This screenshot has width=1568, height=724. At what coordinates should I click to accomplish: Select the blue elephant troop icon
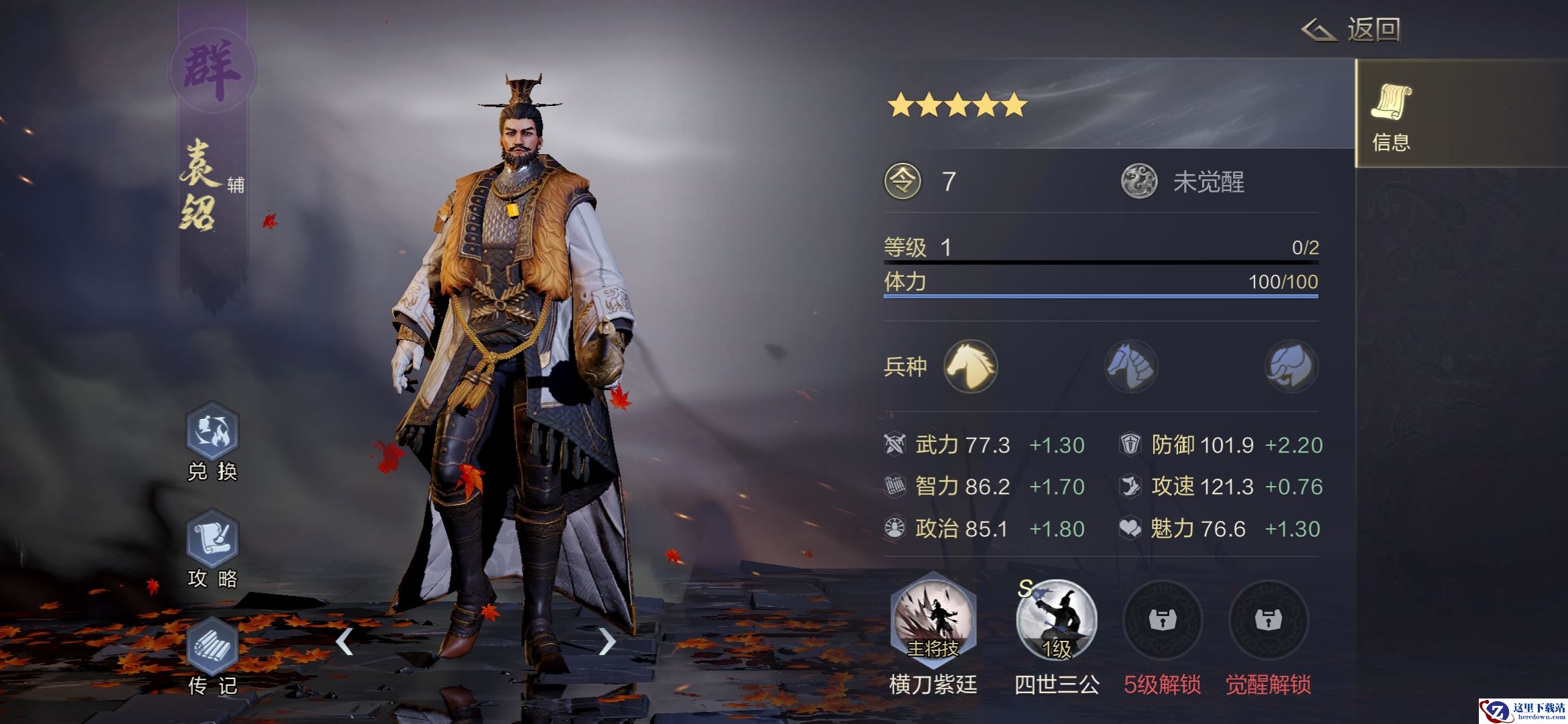click(x=1291, y=366)
